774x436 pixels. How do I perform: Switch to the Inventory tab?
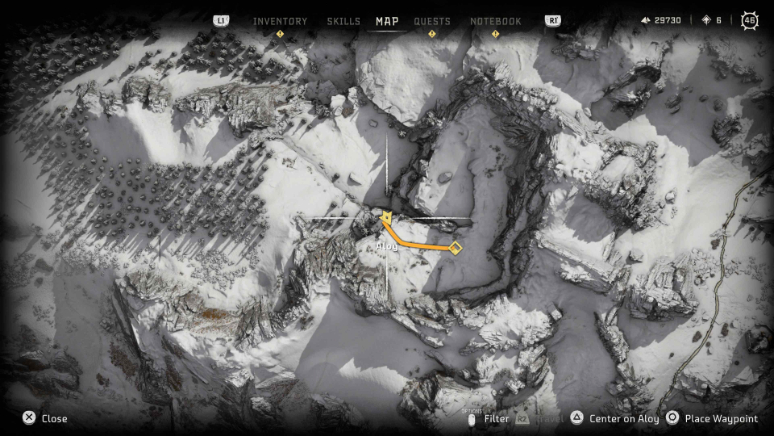tap(280, 21)
